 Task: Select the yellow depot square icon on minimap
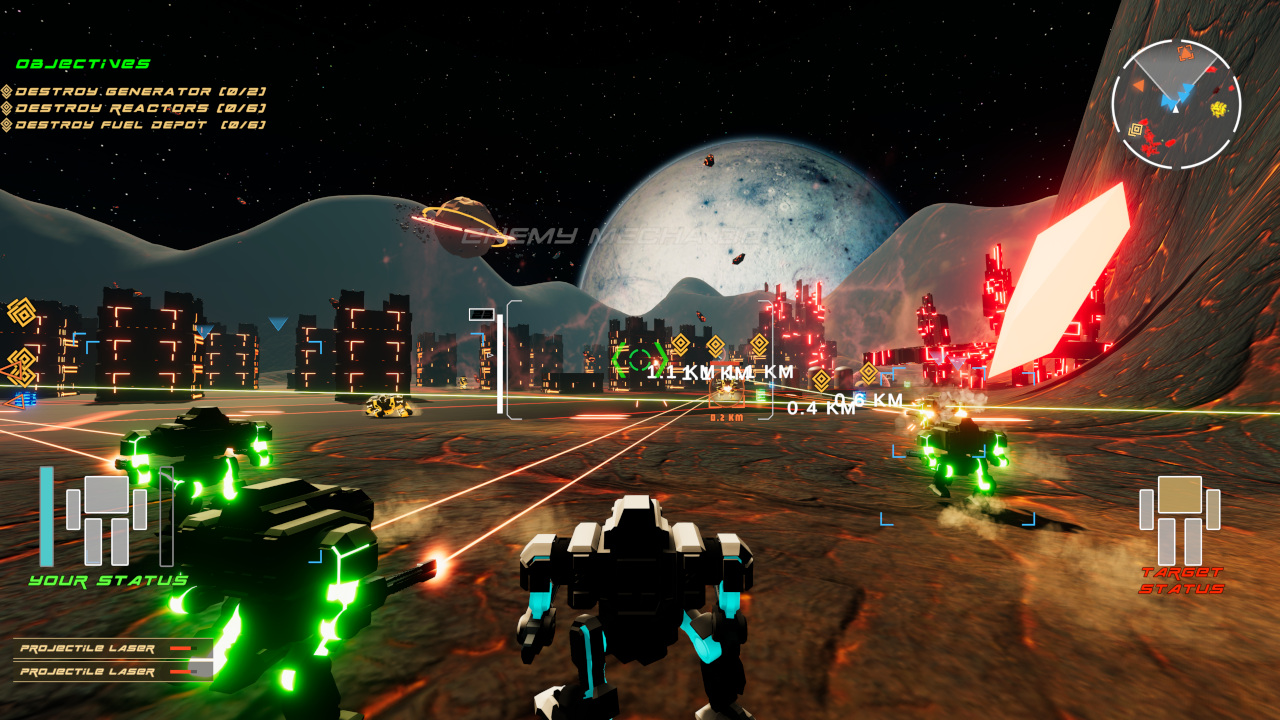coord(1136,129)
